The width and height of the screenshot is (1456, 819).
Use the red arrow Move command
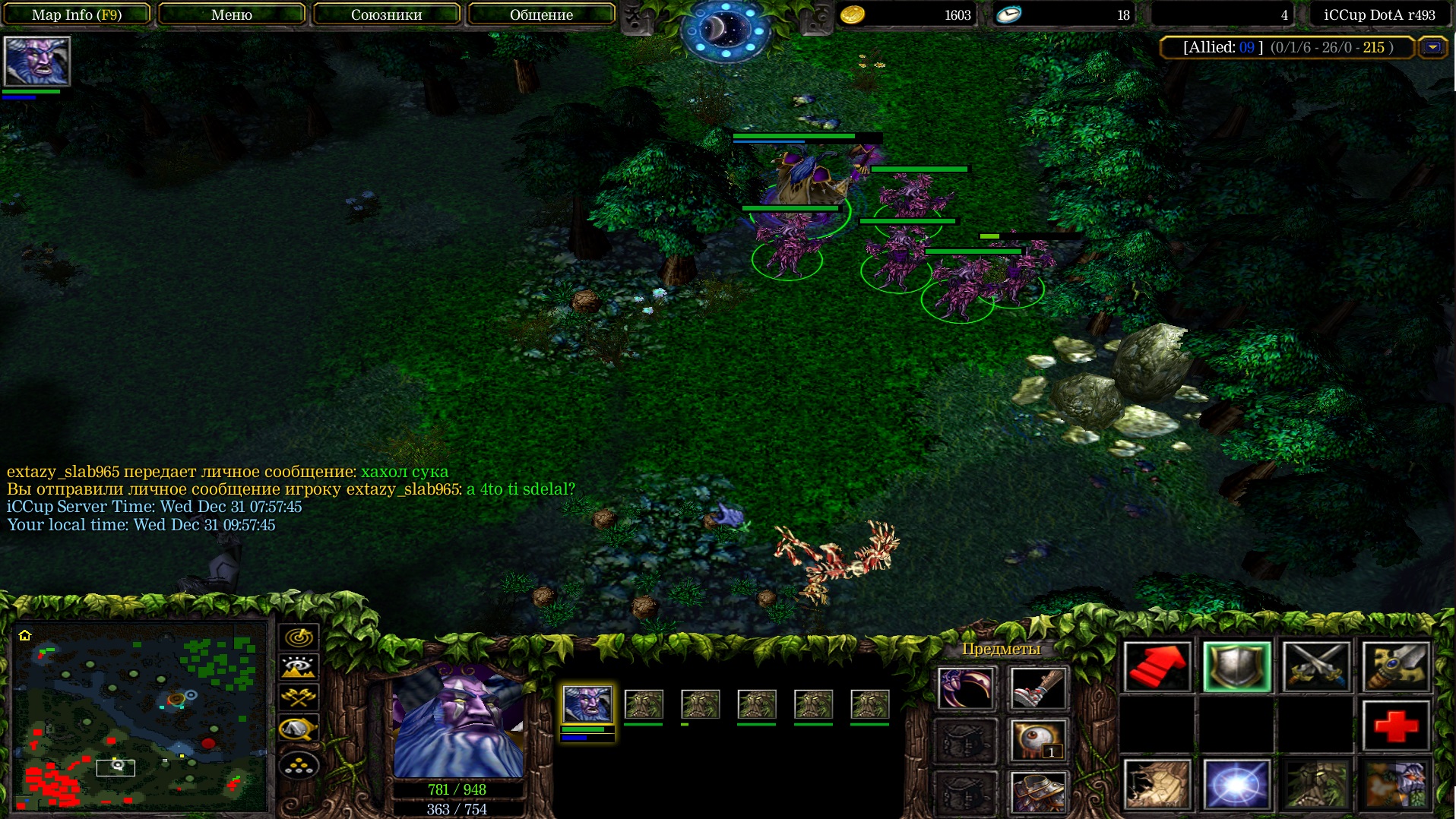1157,666
